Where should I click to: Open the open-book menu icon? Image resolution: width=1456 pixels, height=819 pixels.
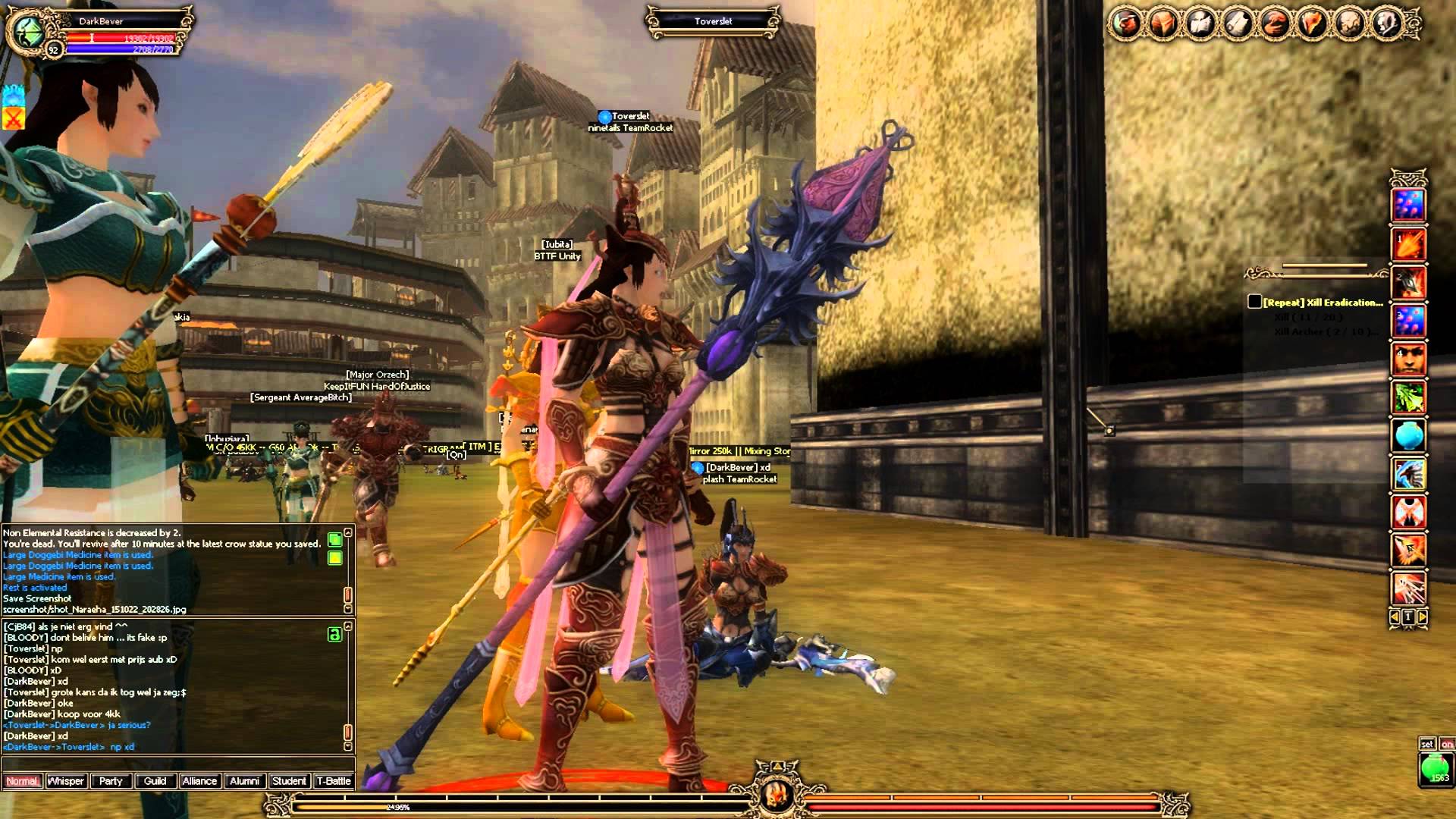click(x=1200, y=24)
